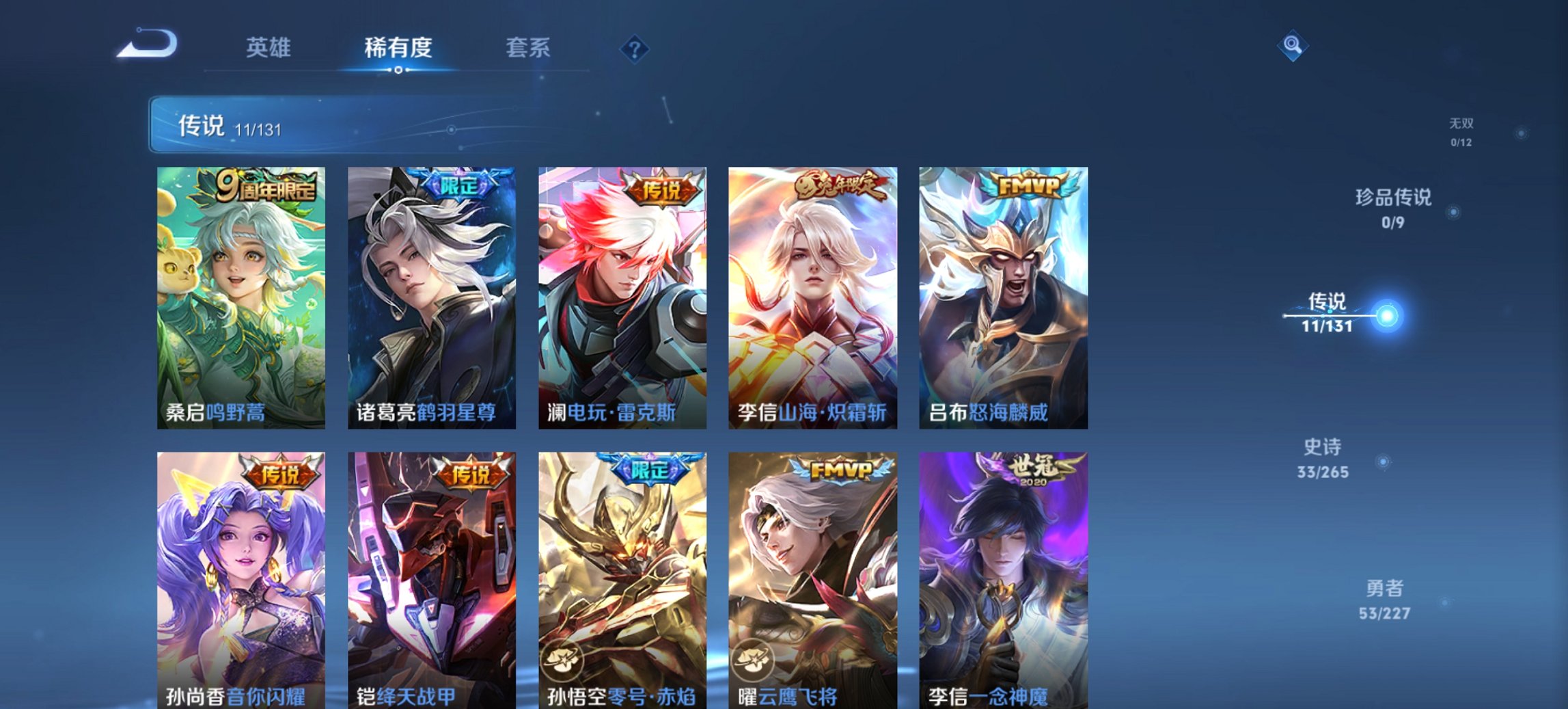Switch to the 套系 tab
The image size is (1568, 709).
coord(526,48)
